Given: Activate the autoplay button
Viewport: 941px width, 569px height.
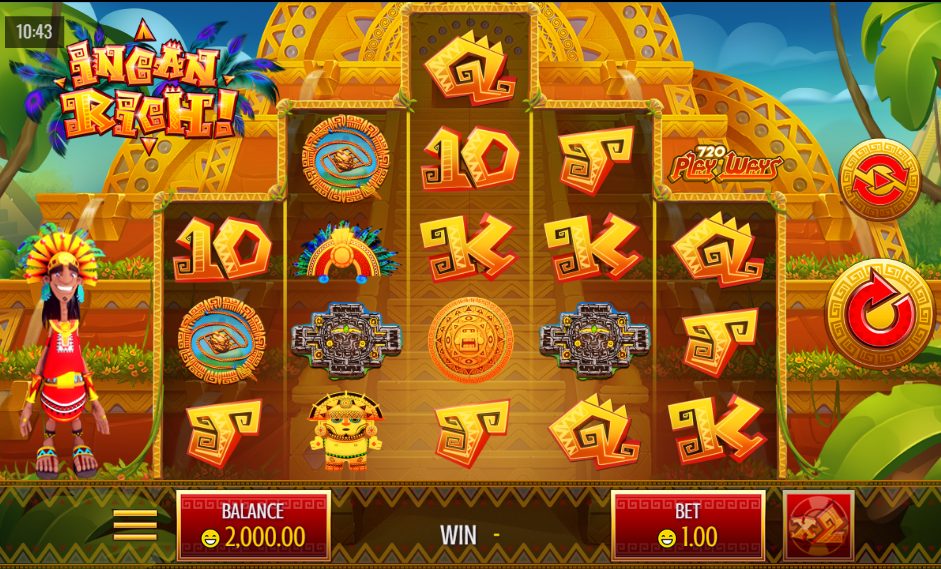Looking at the screenshot, I should (x=879, y=180).
